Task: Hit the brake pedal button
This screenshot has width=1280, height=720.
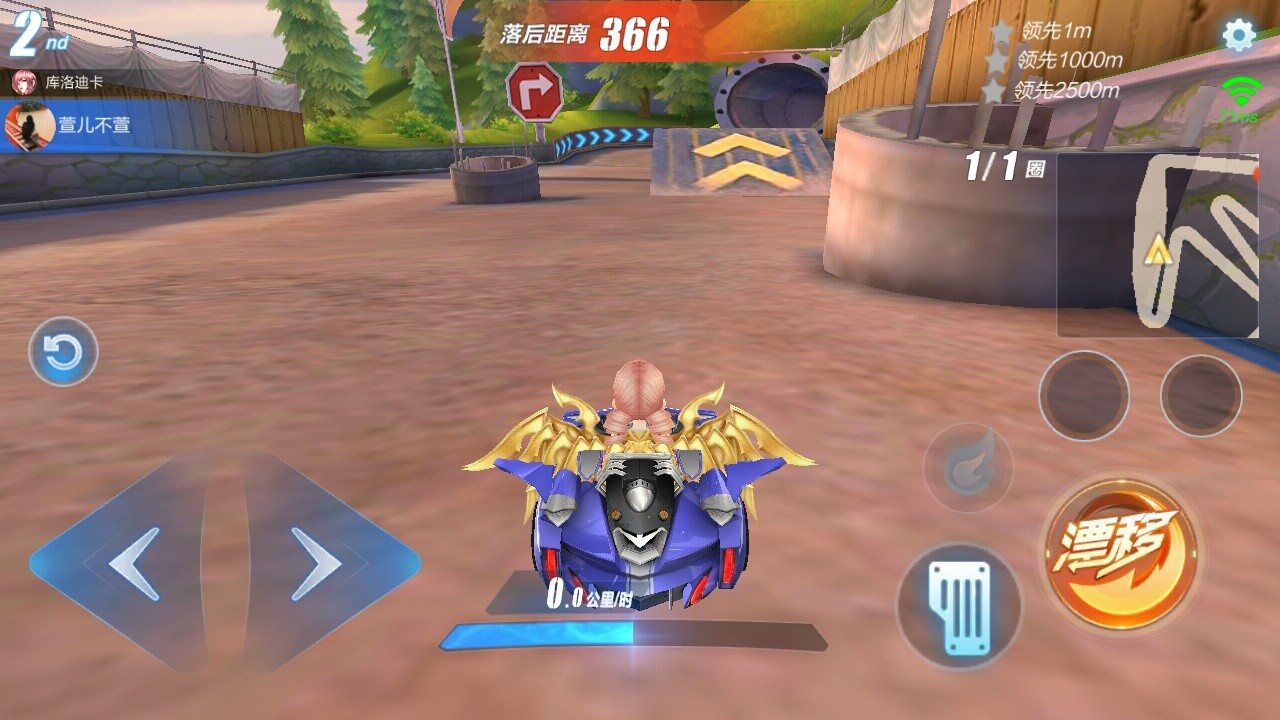Action: (x=958, y=605)
